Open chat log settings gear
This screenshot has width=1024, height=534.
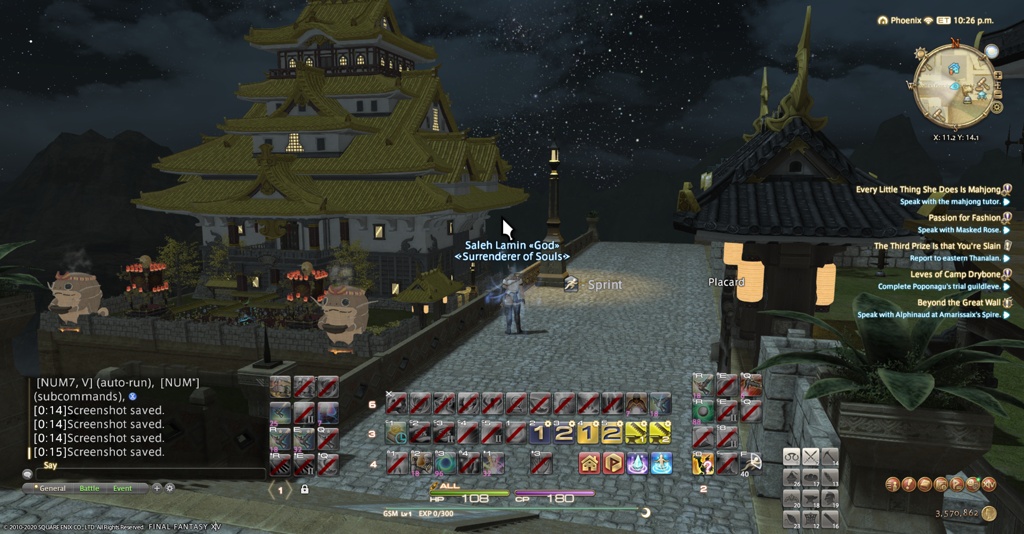[x=169, y=488]
